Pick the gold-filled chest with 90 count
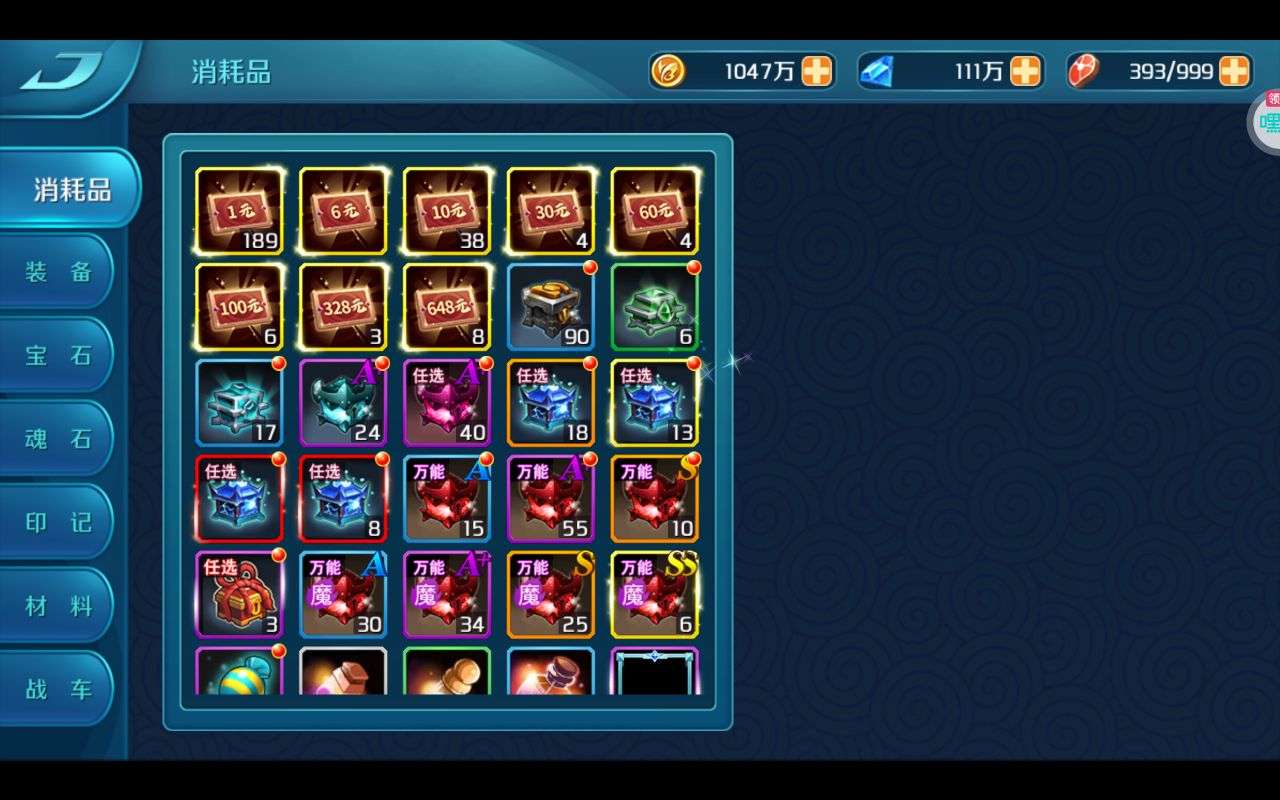The image size is (1280, 800). coord(551,307)
